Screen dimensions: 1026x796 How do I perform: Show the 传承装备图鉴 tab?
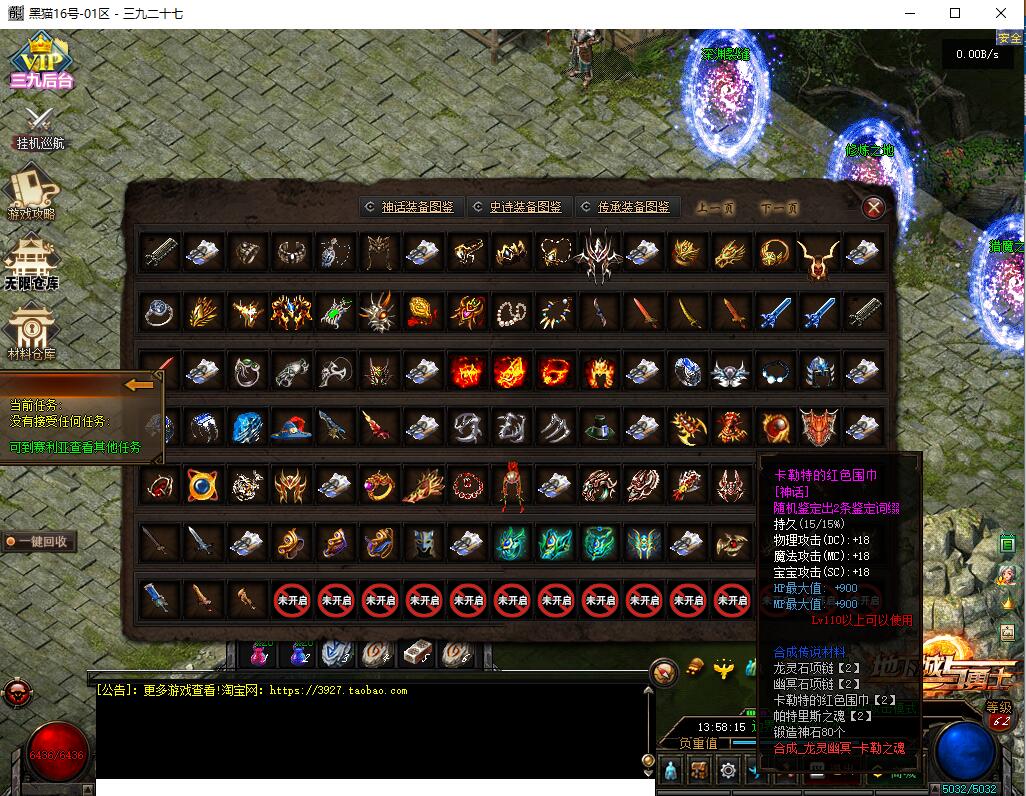(x=625, y=207)
